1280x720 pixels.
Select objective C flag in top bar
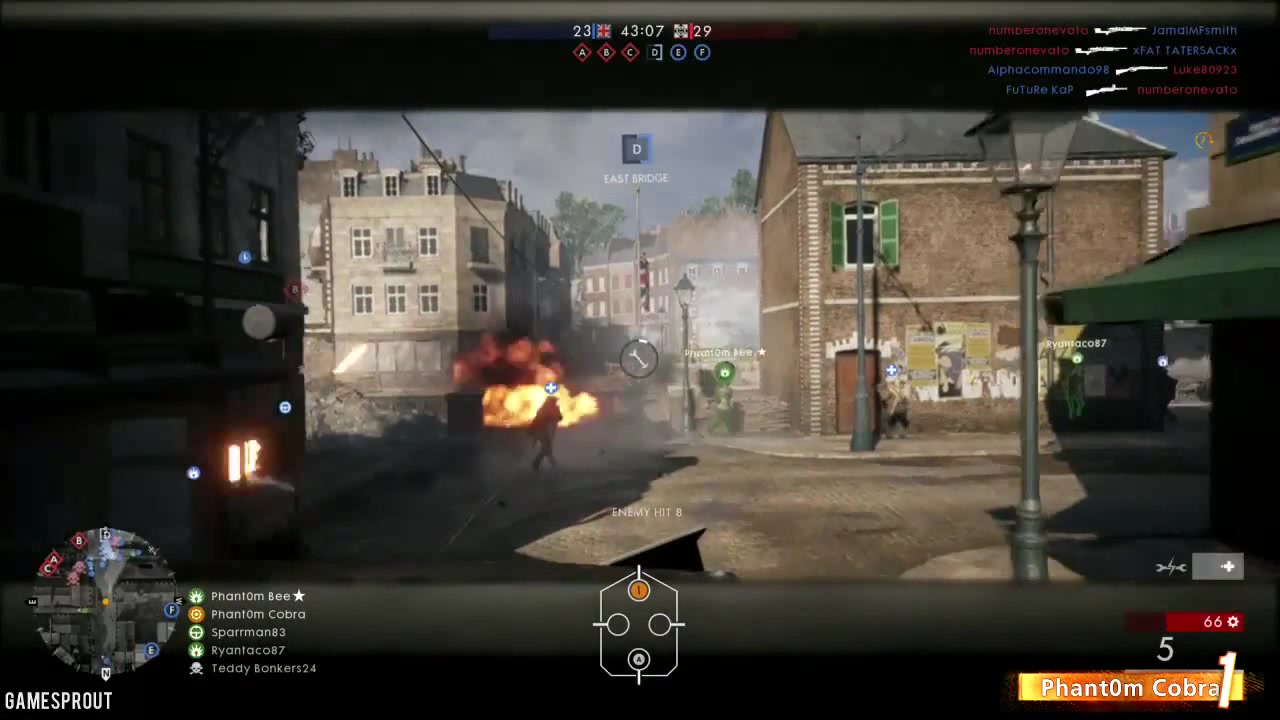pos(630,52)
